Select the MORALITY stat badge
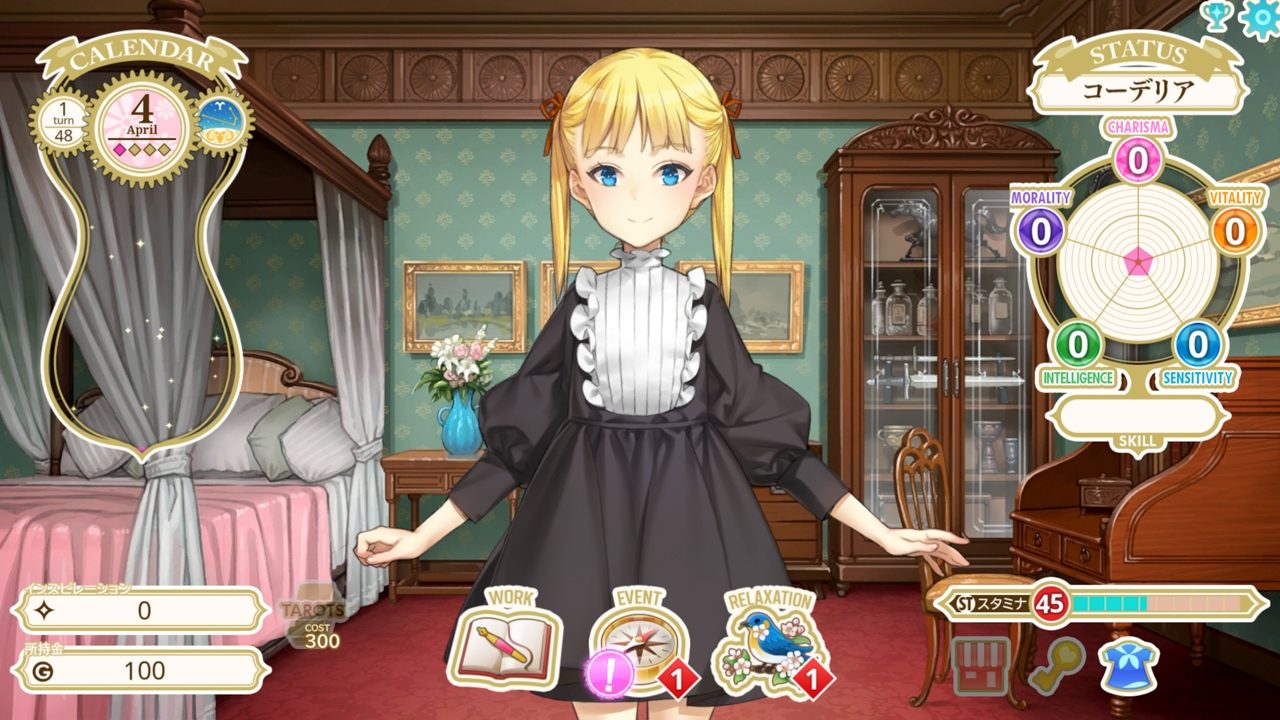 [x=1041, y=231]
